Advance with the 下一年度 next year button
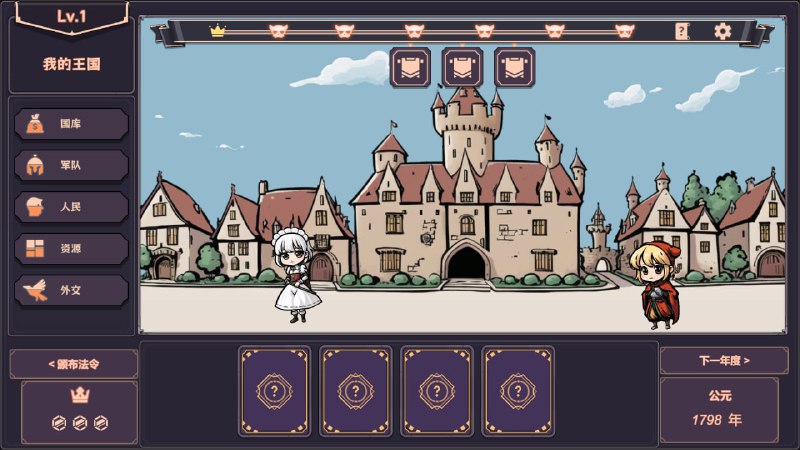This screenshot has height=450, width=800. tap(723, 360)
